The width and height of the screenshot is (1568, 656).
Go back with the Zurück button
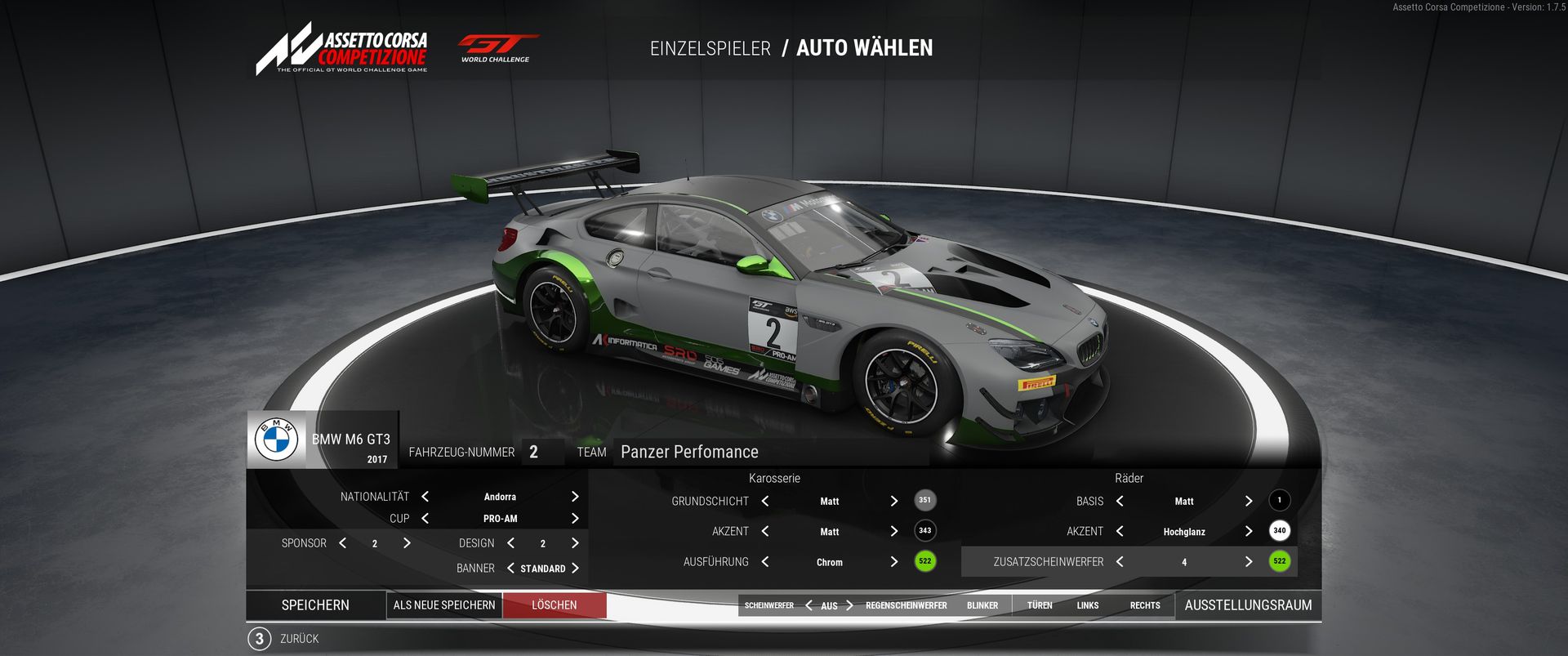click(x=299, y=639)
